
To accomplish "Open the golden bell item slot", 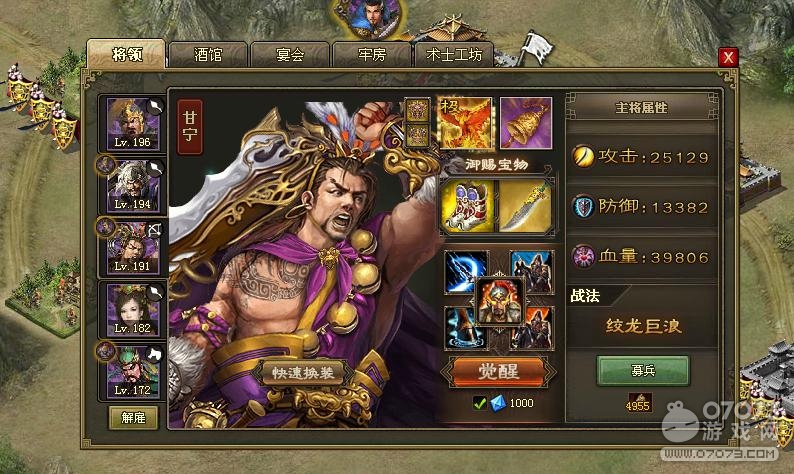I will [x=525, y=122].
